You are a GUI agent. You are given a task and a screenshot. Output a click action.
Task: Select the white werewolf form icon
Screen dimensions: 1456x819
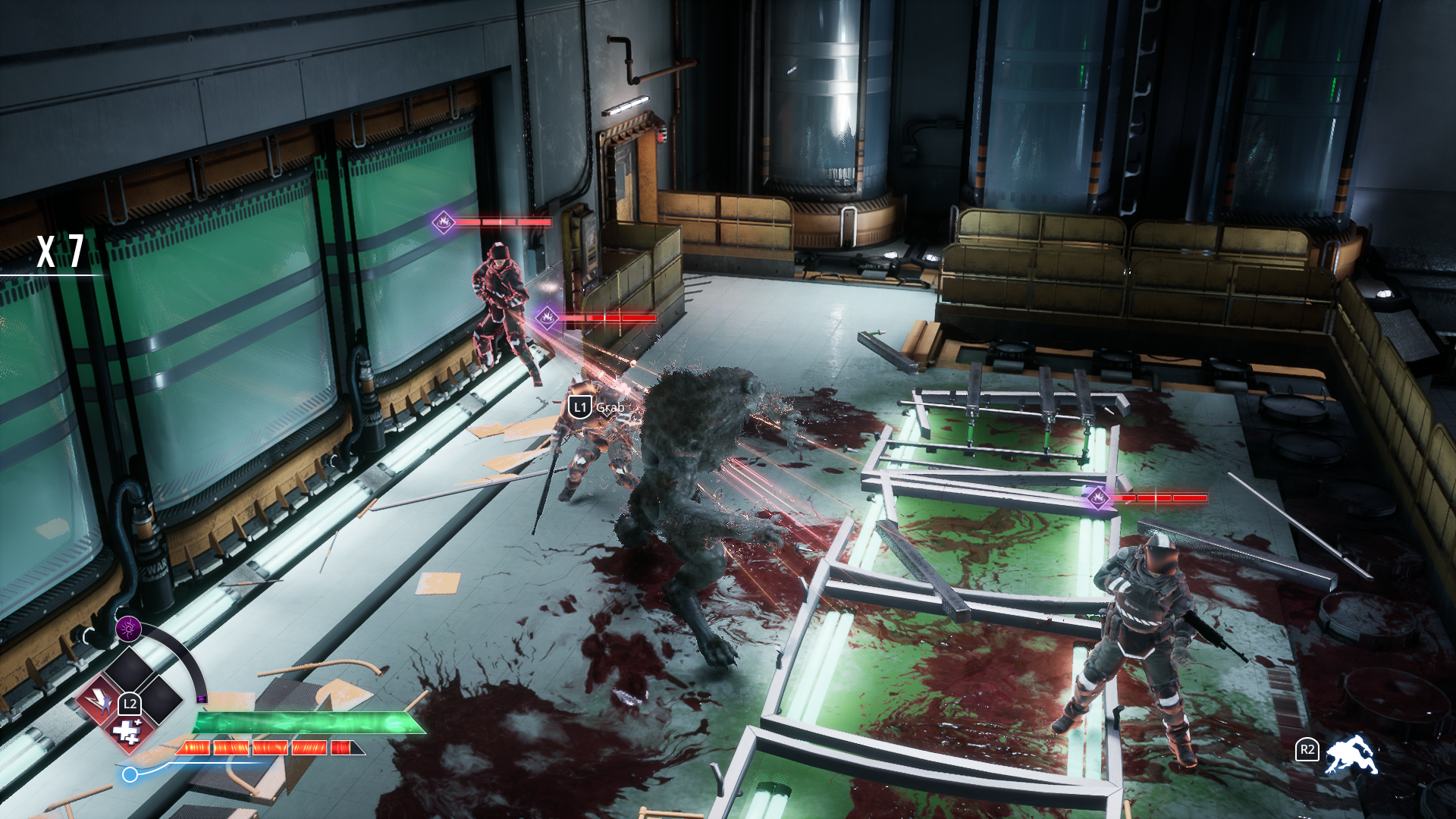click(x=1351, y=755)
